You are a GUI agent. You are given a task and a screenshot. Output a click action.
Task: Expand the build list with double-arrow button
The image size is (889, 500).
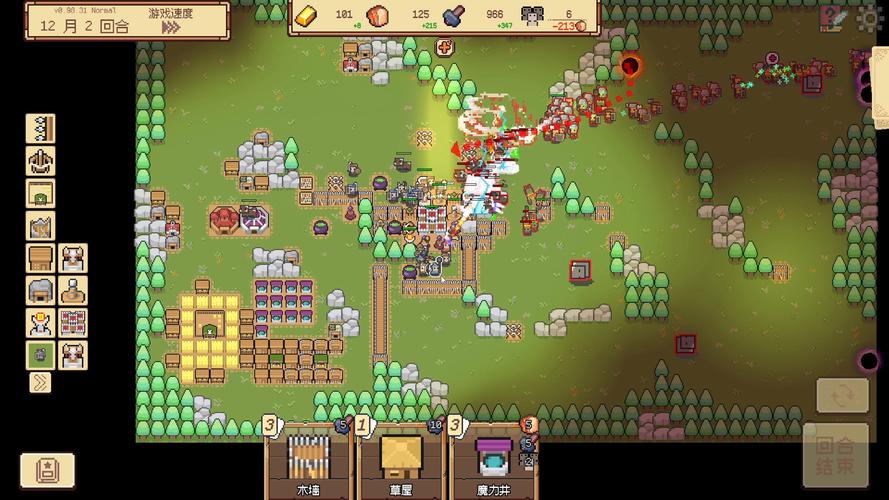pyautogui.click(x=41, y=381)
